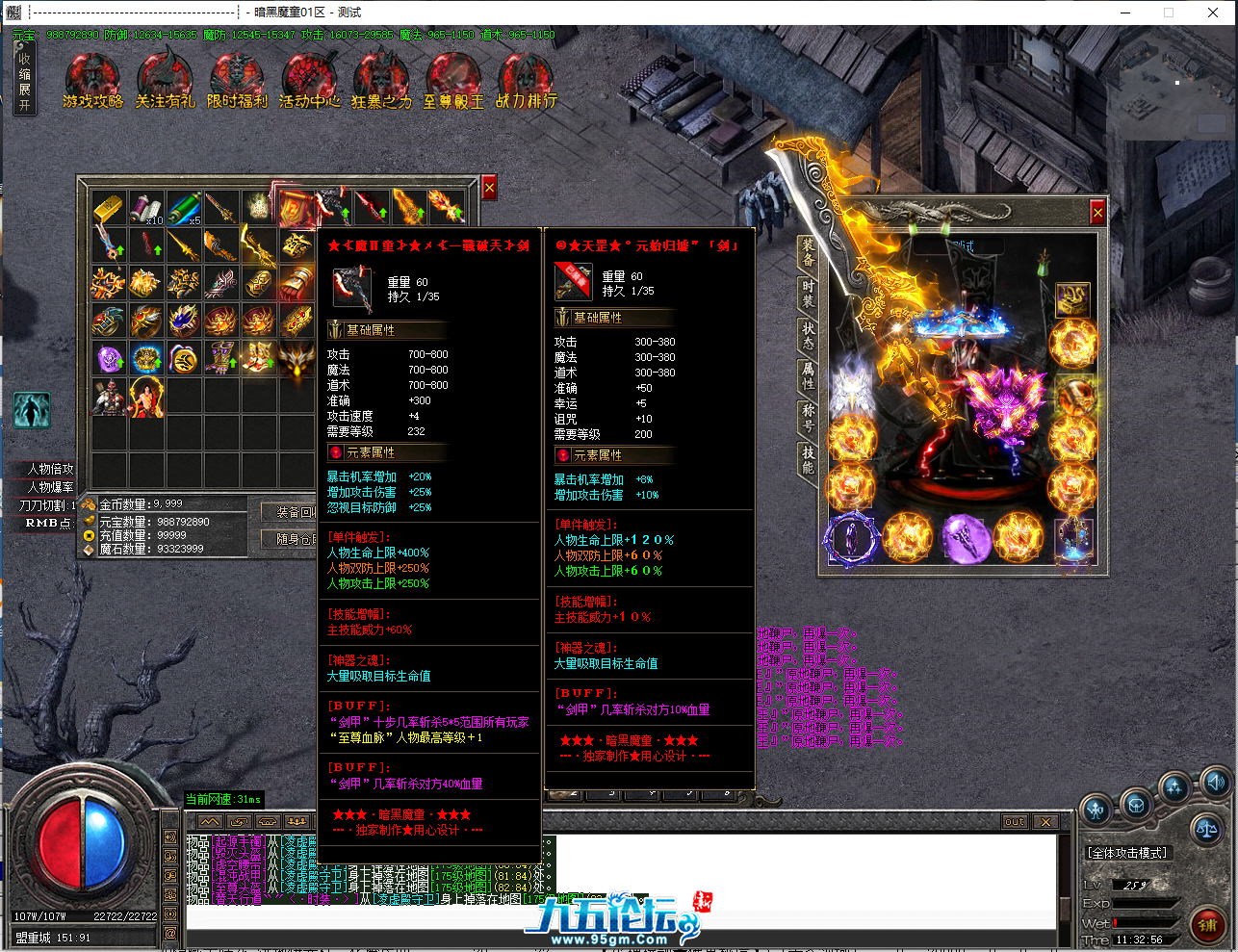Switch to the 时装 fashion tab
Viewport: 1238px width, 952px height.
pos(808,294)
